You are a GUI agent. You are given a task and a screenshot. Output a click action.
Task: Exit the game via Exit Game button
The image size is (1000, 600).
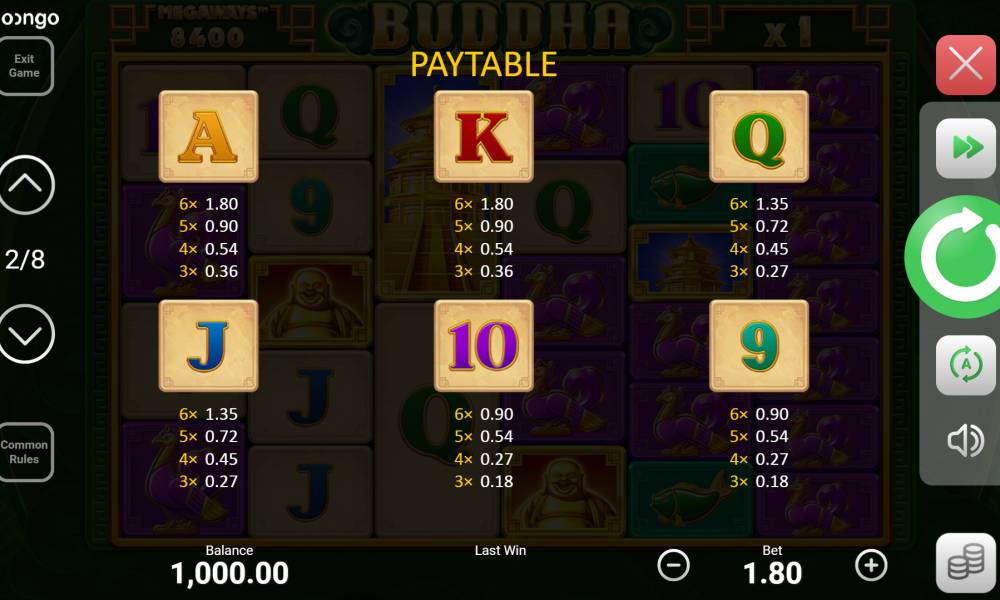coord(24,66)
